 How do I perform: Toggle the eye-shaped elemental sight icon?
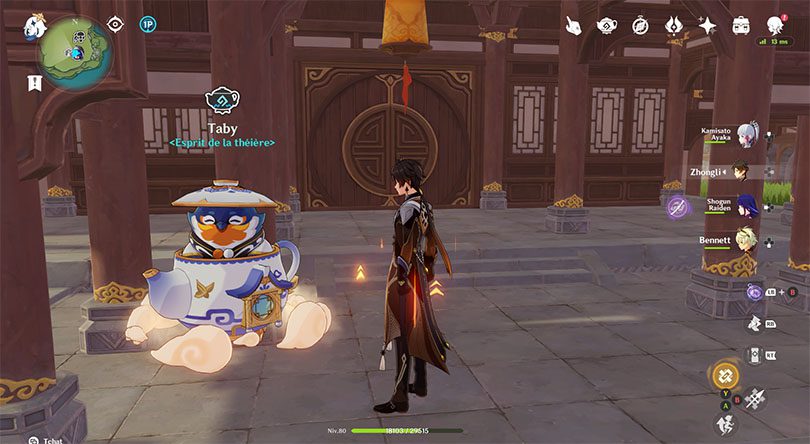[x=115, y=23]
